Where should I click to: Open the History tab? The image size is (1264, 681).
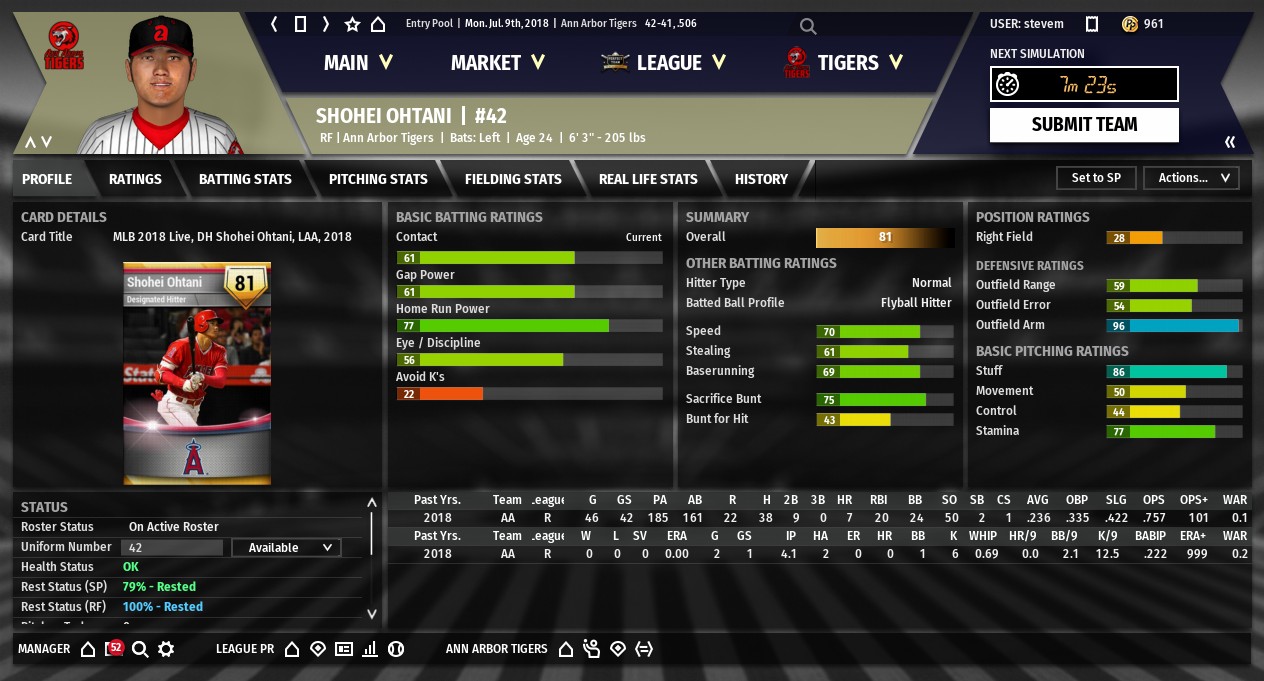coord(761,179)
